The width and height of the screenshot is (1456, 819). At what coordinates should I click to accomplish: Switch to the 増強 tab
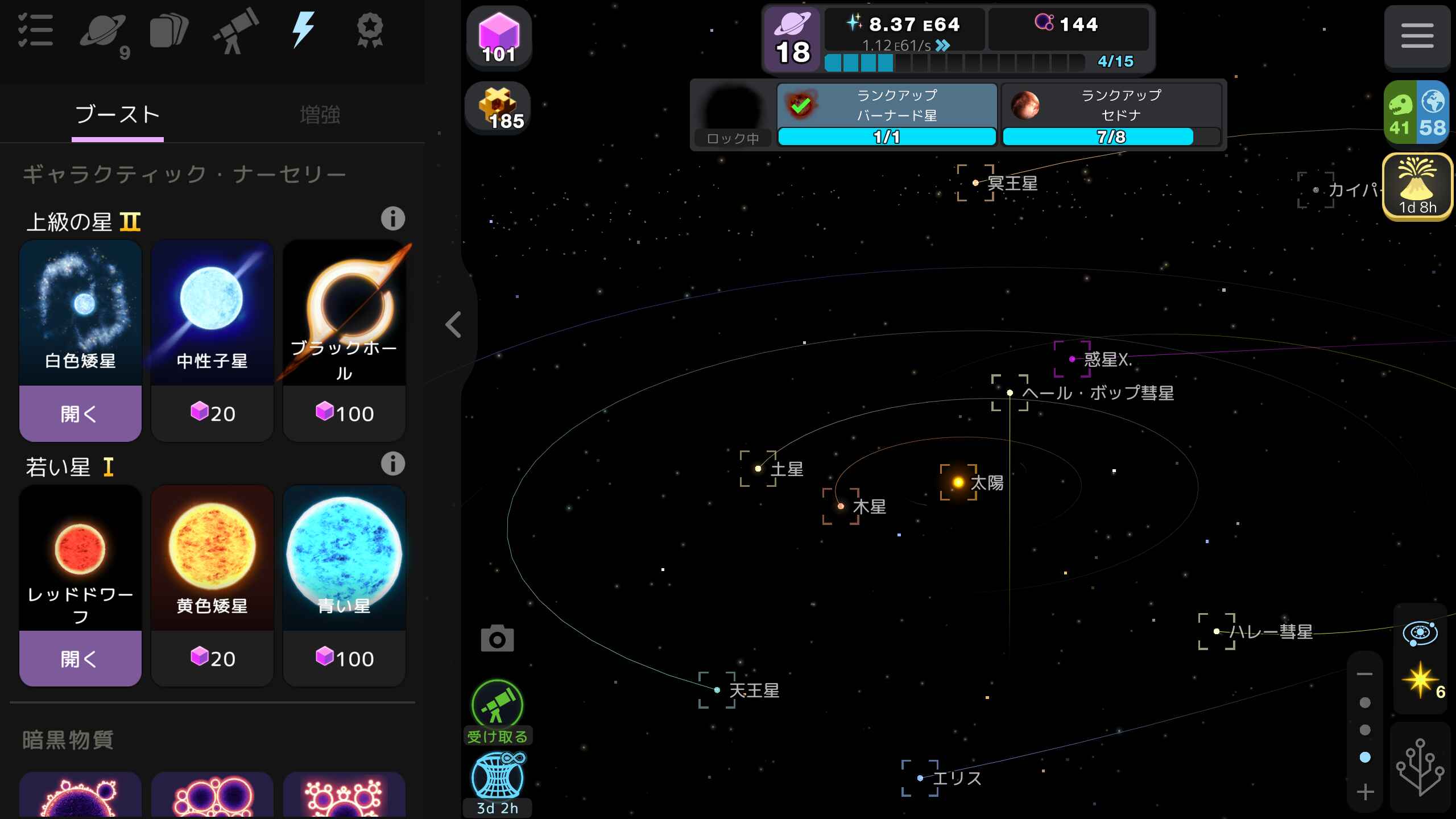(x=320, y=115)
